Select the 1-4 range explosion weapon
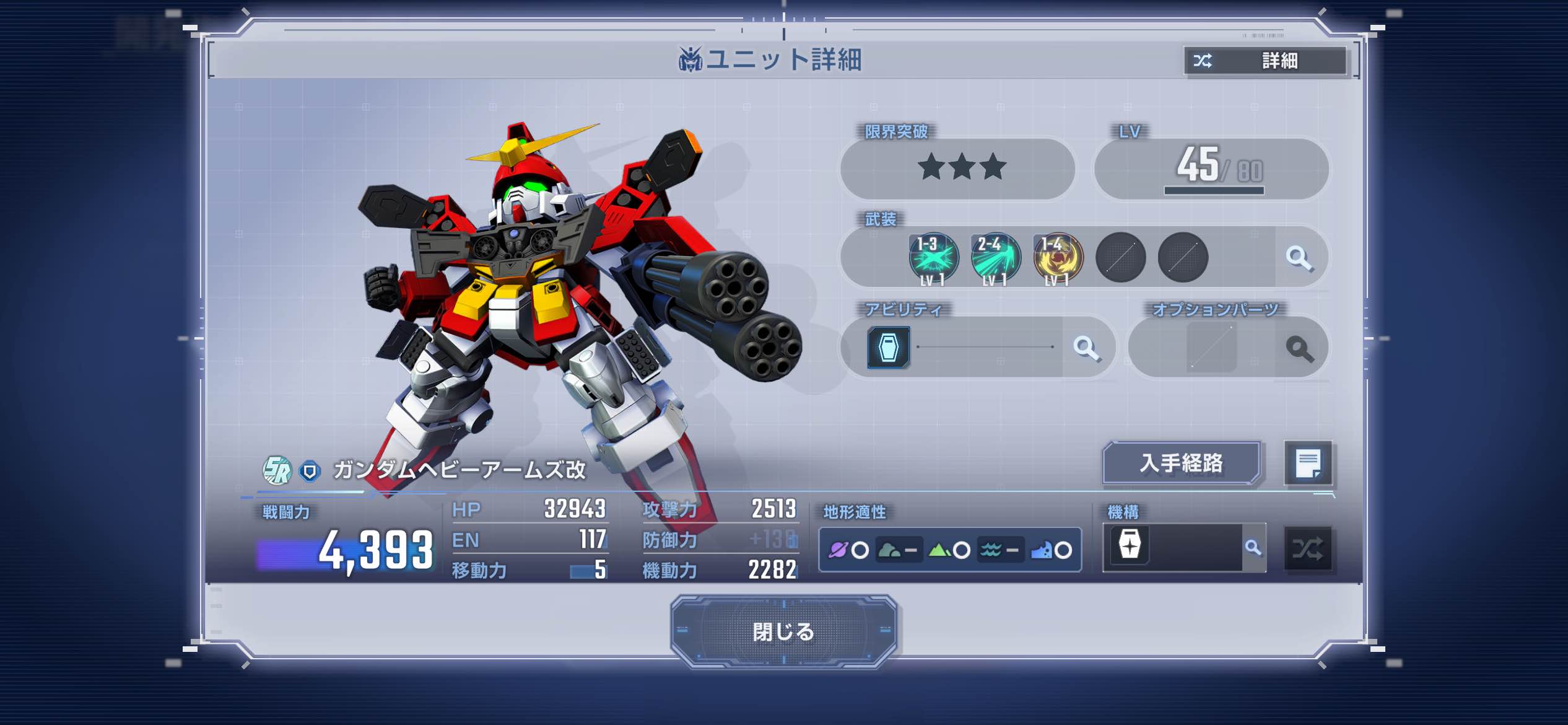Image resolution: width=1568 pixels, height=725 pixels. coord(1058,258)
